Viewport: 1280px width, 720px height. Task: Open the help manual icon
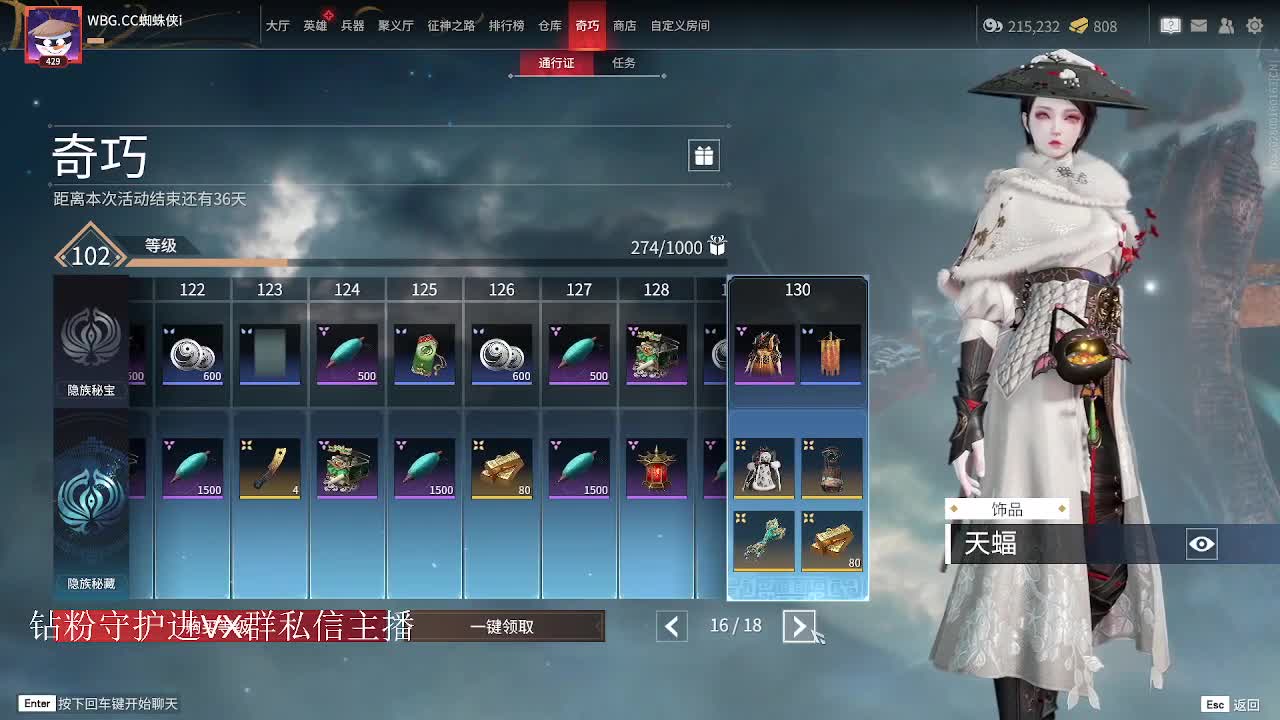pos(1170,26)
